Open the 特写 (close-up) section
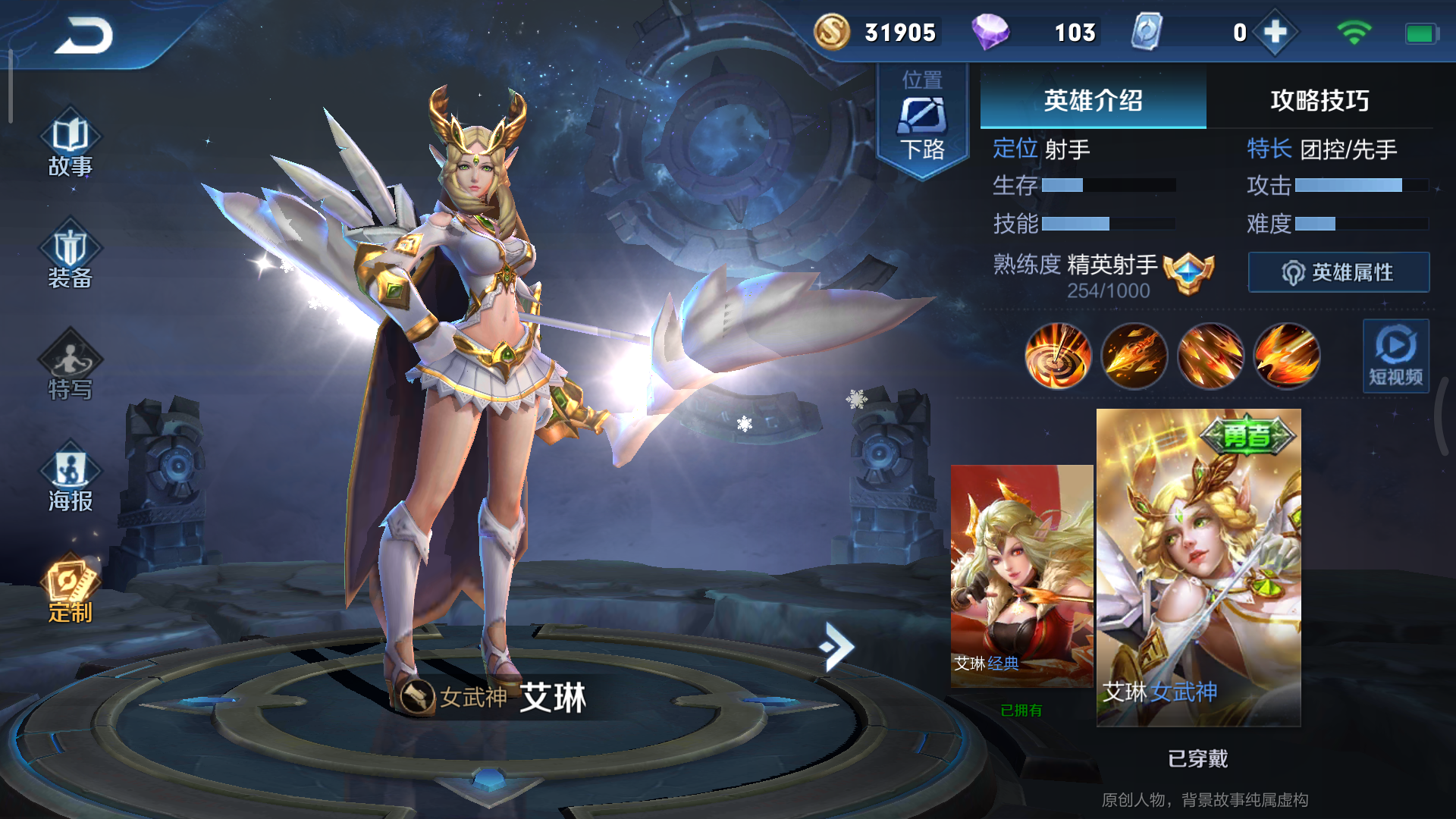This screenshot has width=1456, height=819. [69, 368]
